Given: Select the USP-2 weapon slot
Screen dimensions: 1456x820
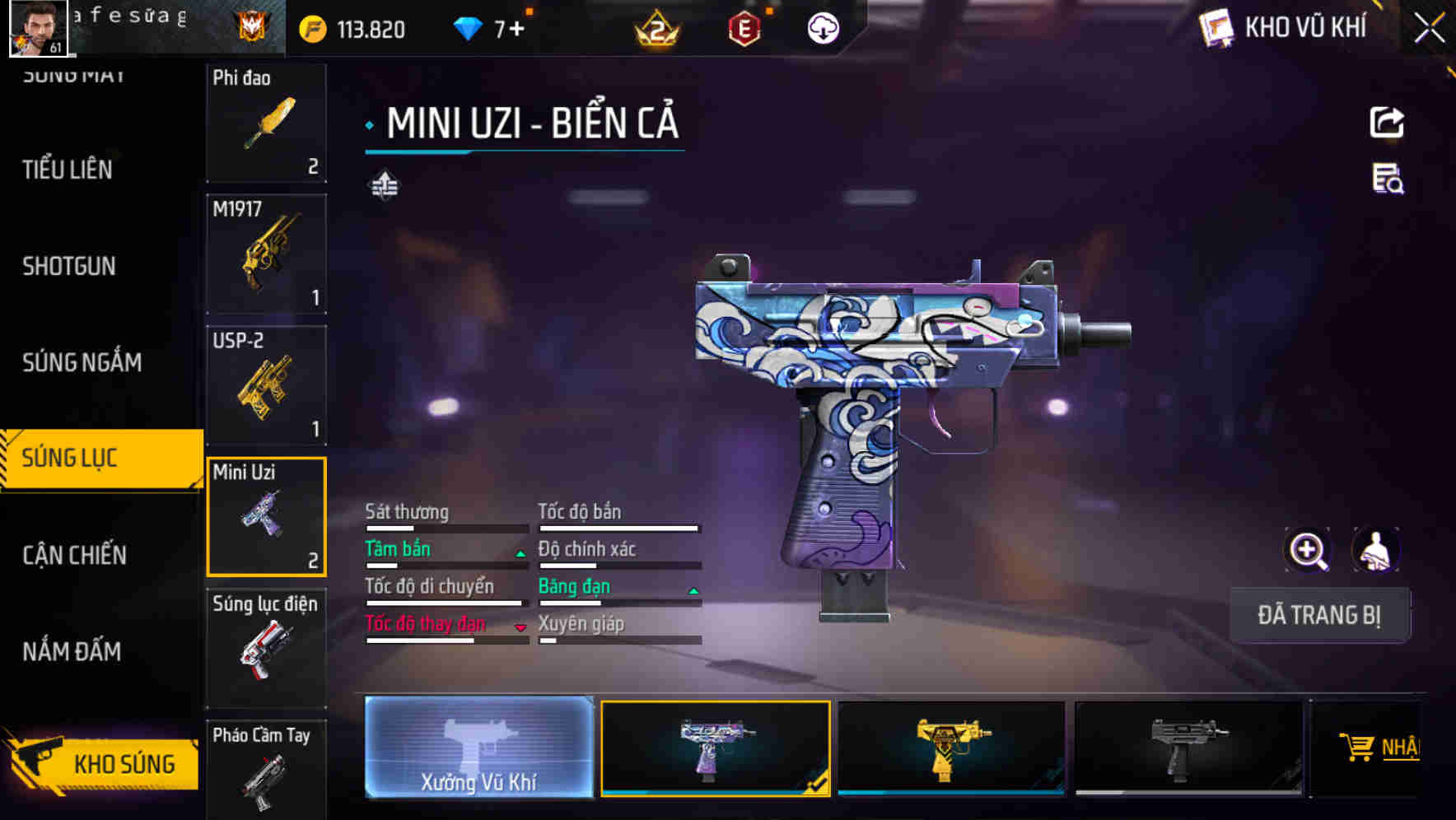Looking at the screenshot, I should click(266, 385).
